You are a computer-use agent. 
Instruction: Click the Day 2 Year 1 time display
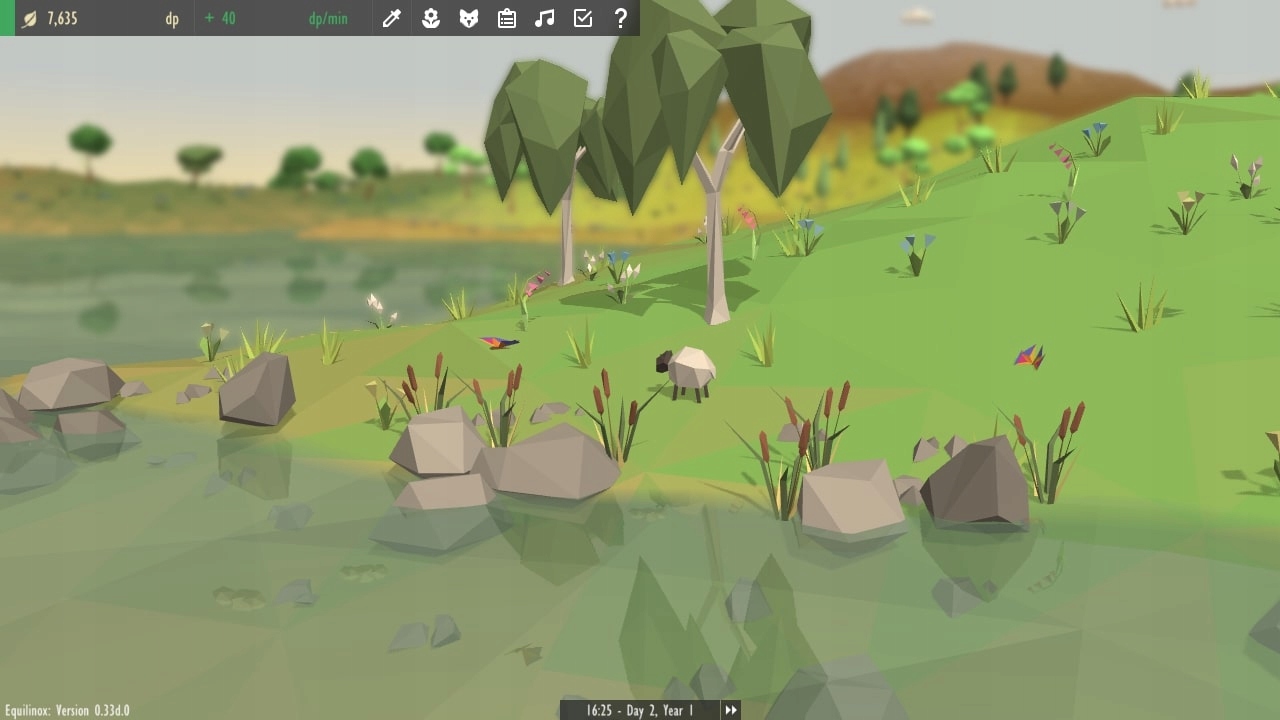[640, 710]
